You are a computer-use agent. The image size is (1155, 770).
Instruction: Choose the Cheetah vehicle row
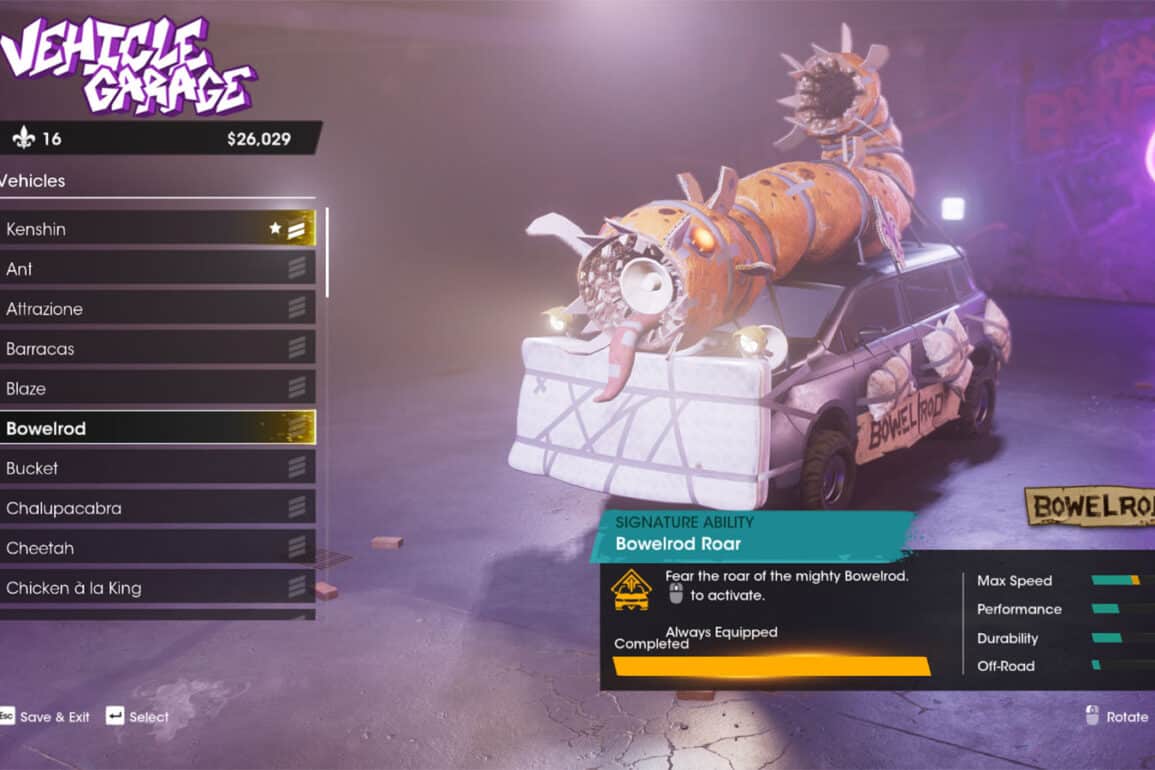[158, 548]
